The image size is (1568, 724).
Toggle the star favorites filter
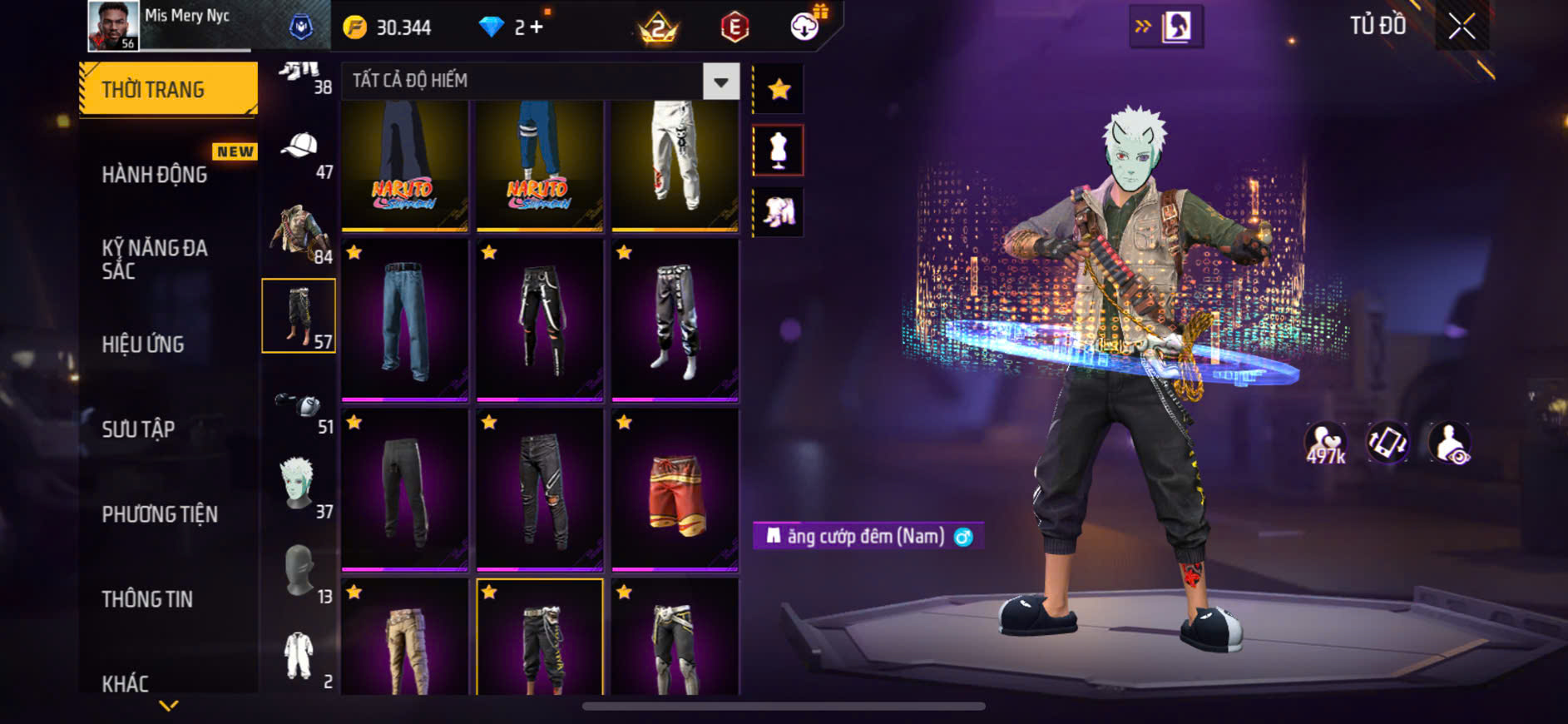coord(779,89)
